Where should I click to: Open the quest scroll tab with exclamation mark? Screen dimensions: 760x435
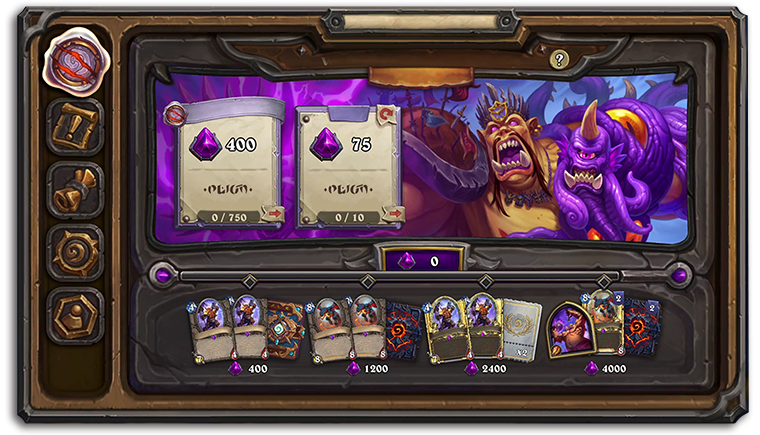[75, 127]
